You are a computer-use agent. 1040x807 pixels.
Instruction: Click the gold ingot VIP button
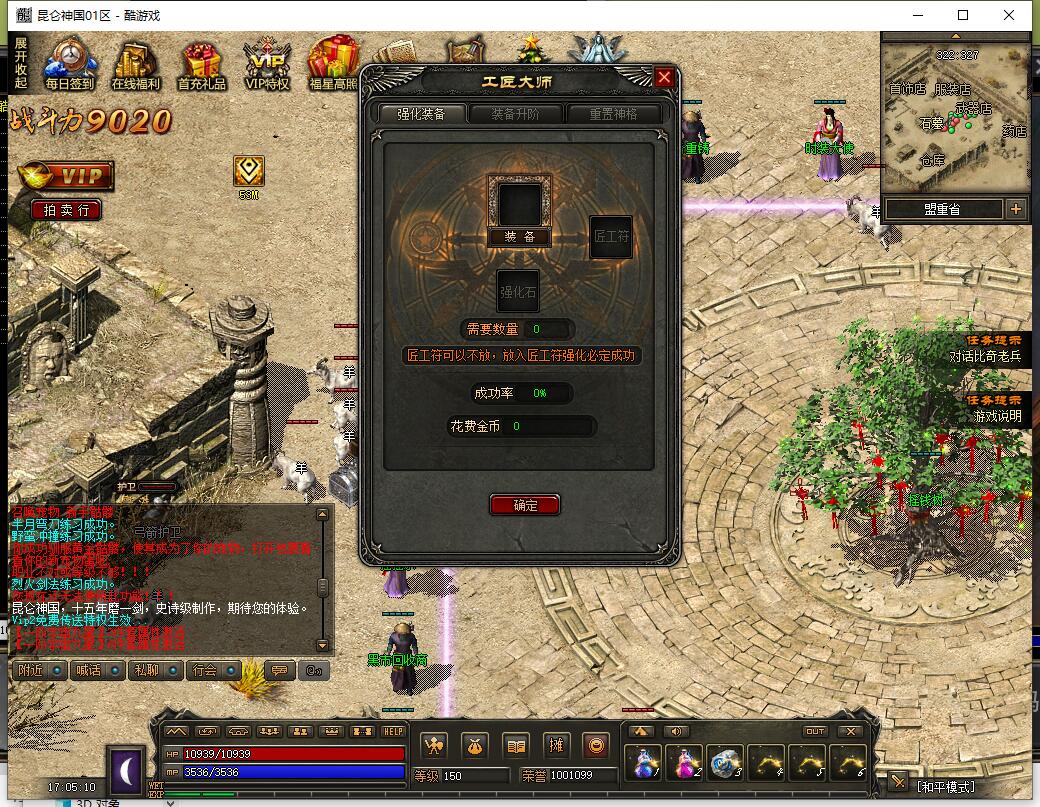(64, 177)
